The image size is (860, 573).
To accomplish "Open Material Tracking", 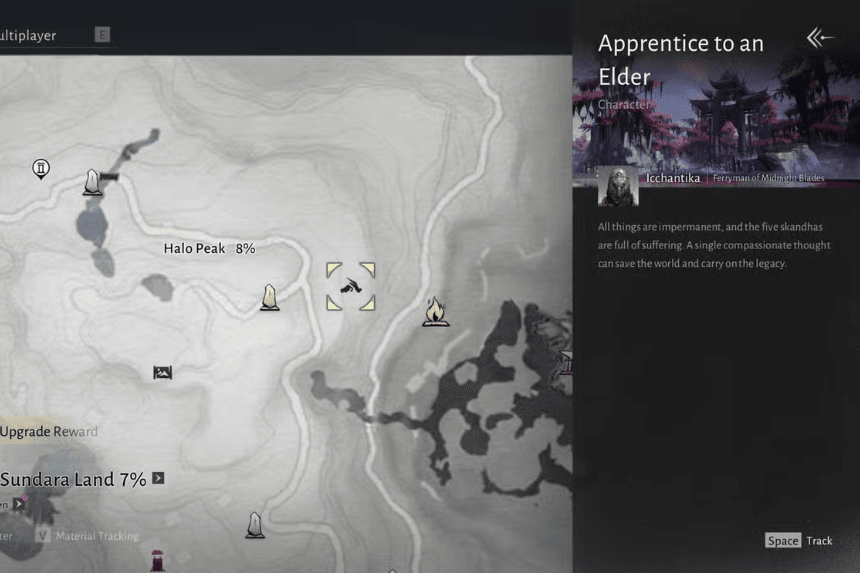I will click(x=96, y=536).
